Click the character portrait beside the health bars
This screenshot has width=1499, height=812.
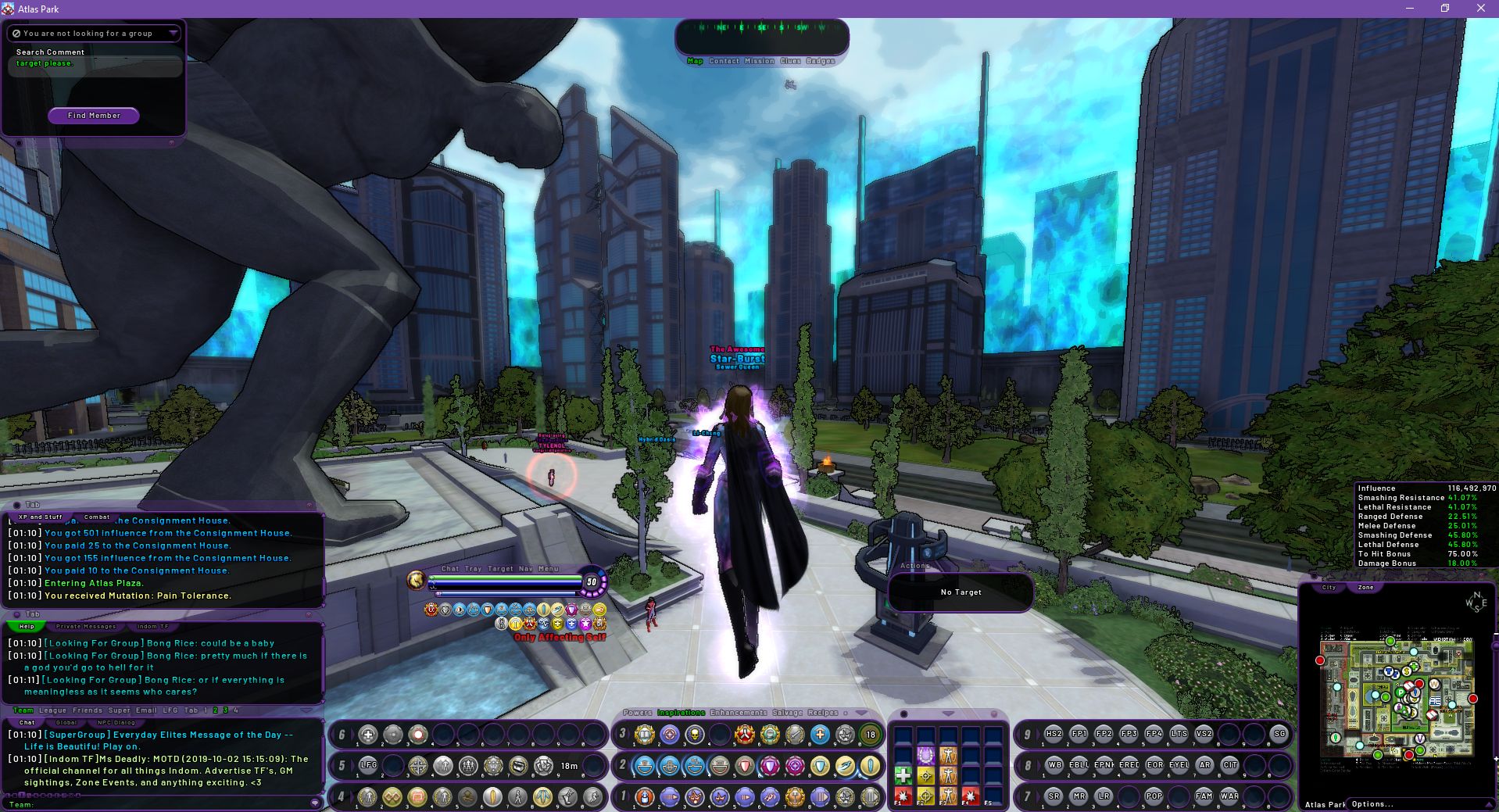(x=415, y=581)
